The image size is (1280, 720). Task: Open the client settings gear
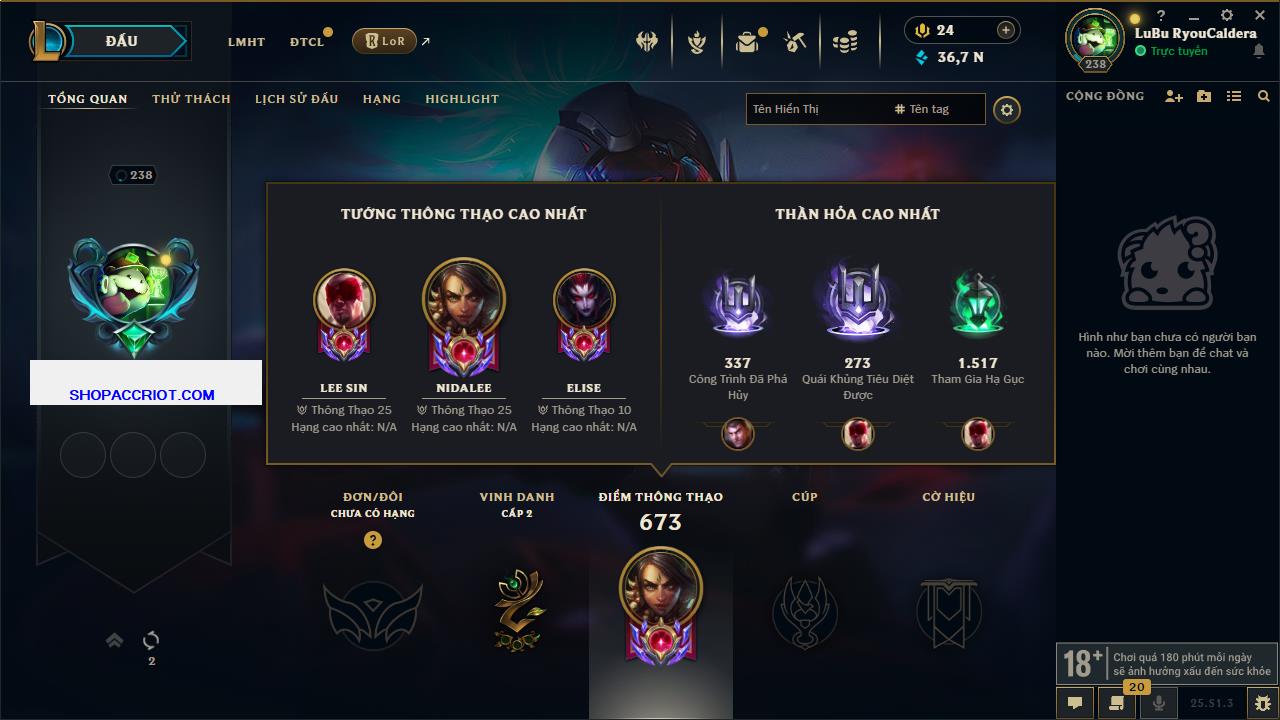(x=1227, y=15)
